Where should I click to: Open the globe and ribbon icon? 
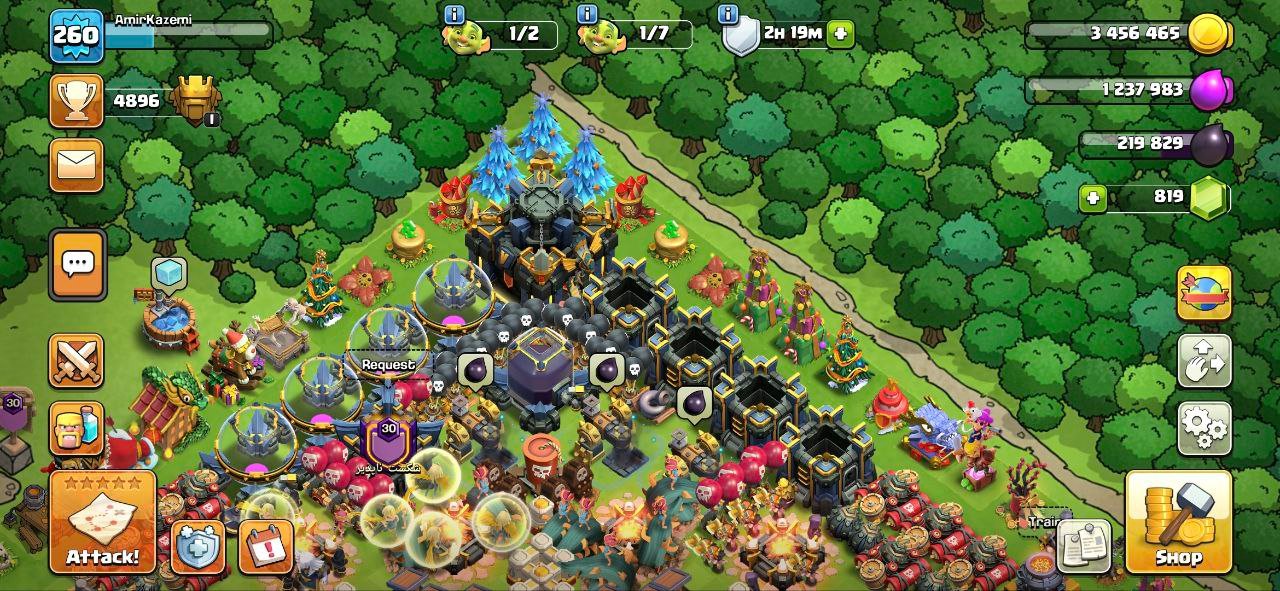(1204, 293)
